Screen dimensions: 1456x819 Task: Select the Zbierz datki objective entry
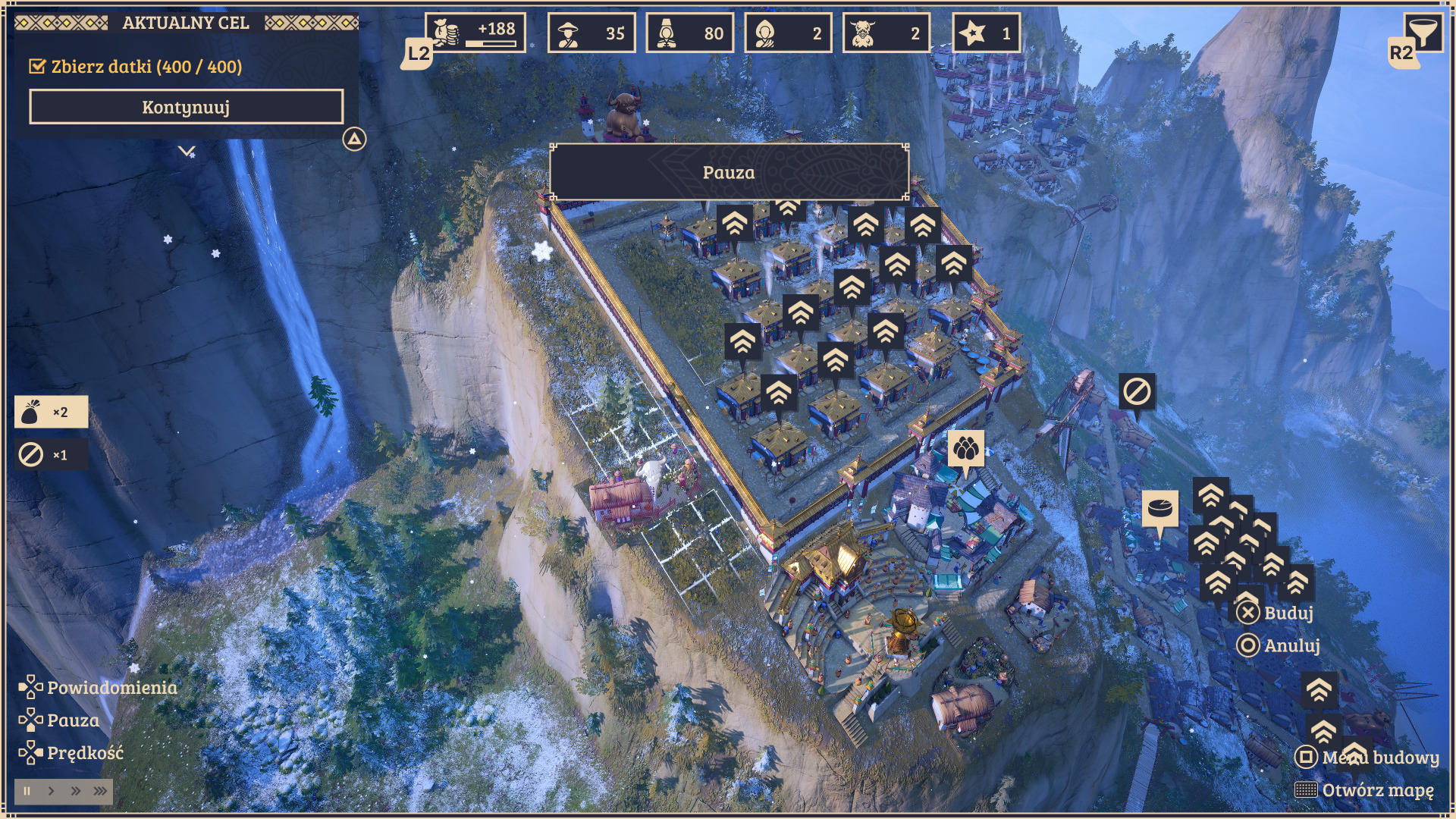pyautogui.click(x=136, y=67)
